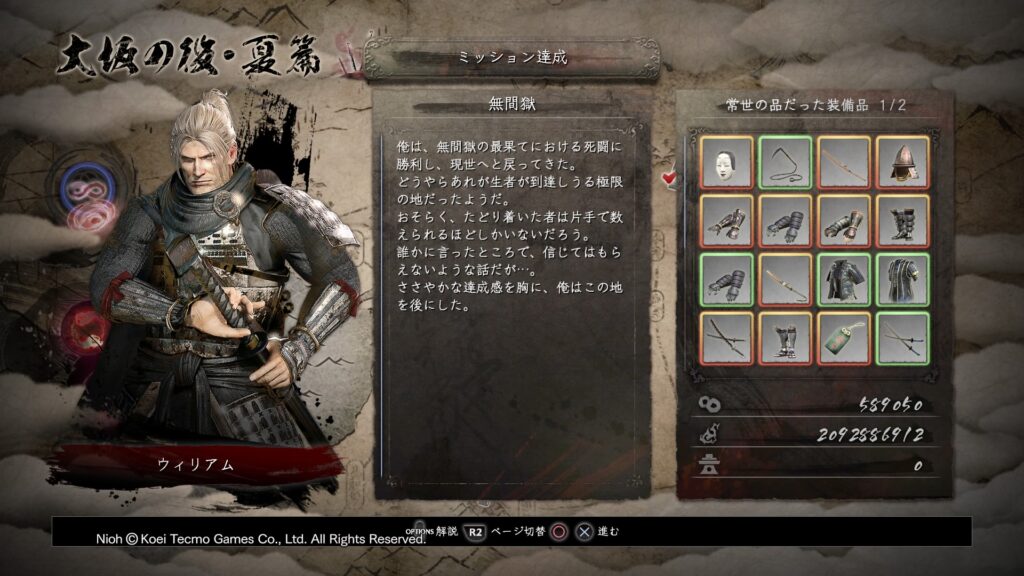The height and width of the screenshot is (576, 1024).
Task: Choose the orange-bordered dual swords slot
Action: [726, 338]
